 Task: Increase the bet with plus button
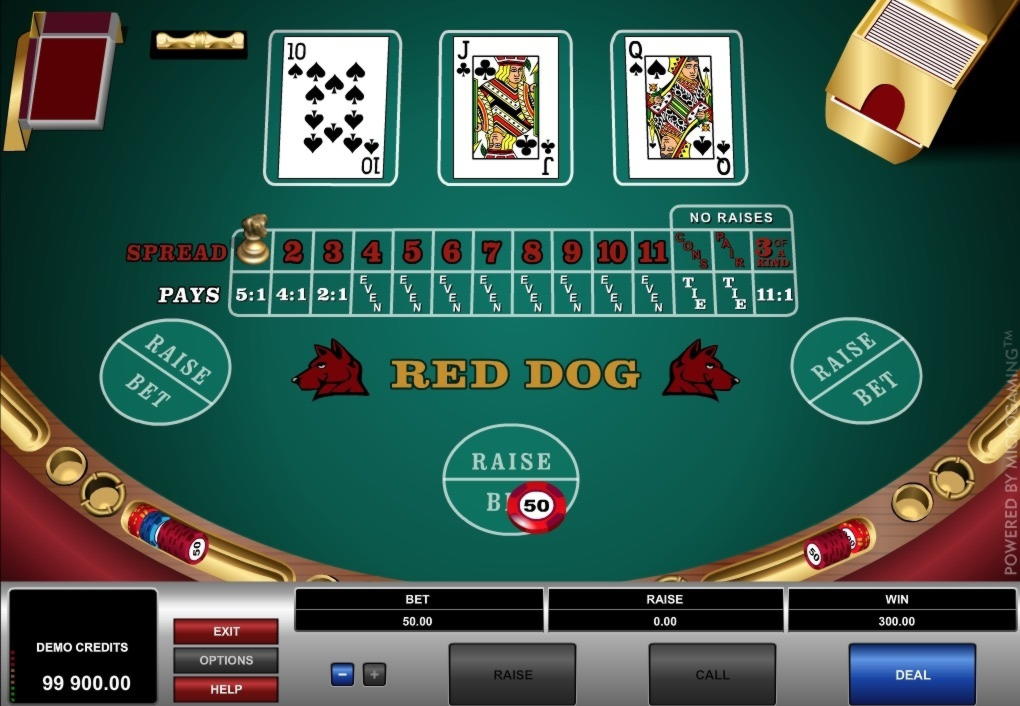[x=374, y=674]
